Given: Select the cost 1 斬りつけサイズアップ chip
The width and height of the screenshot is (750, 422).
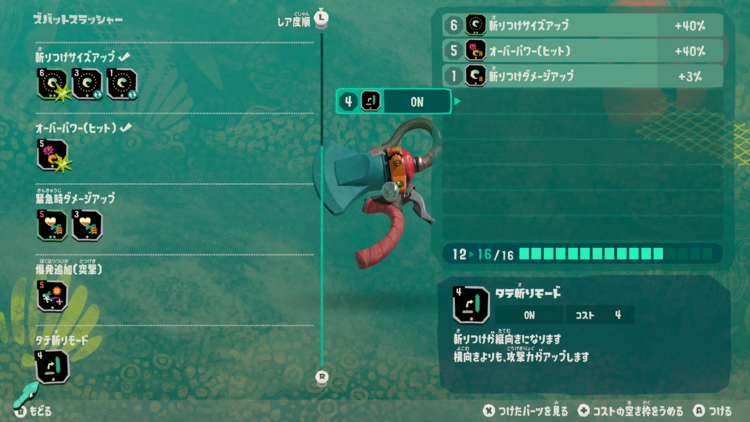Looking at the screenshot, I should coord(120,86).
